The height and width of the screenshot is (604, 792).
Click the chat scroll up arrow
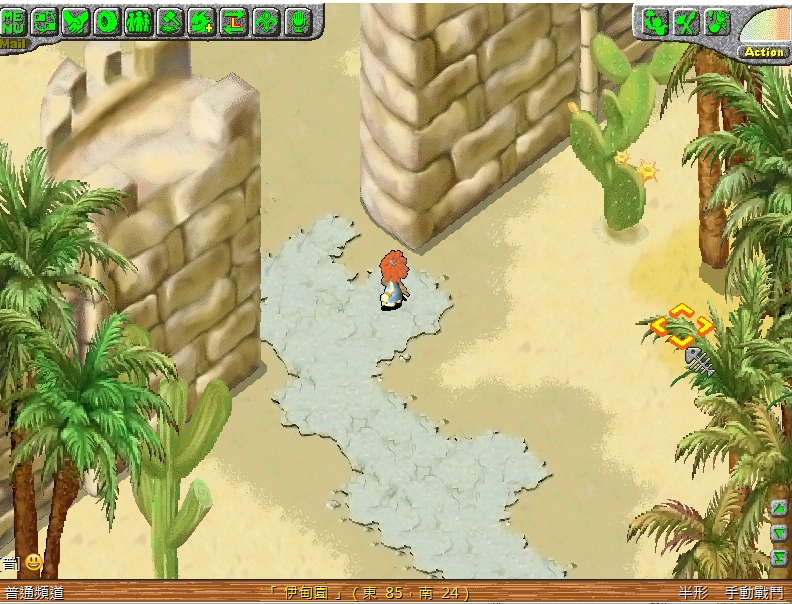(x=779, y=509)
